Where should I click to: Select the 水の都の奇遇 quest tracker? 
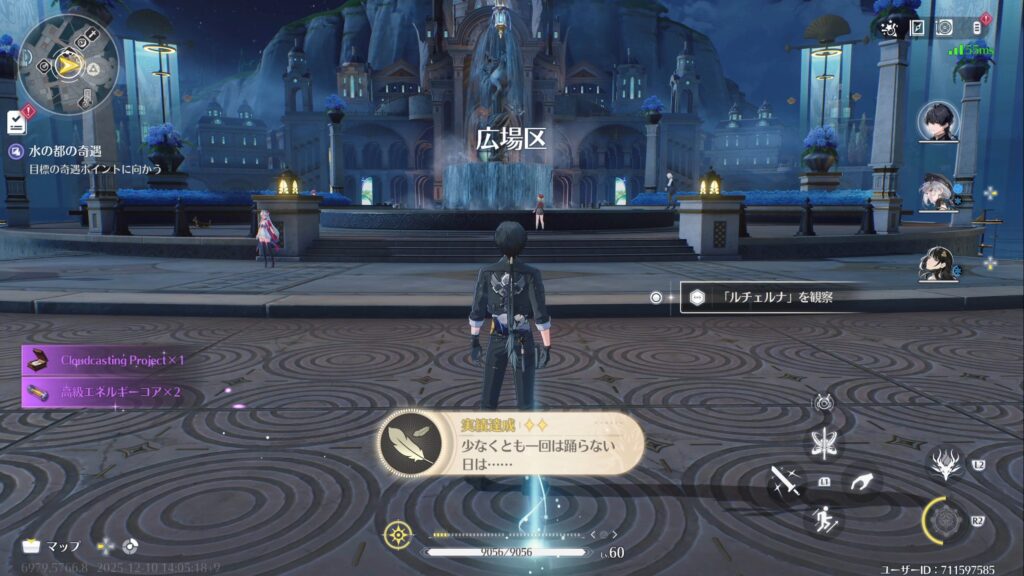pos(60,151)
